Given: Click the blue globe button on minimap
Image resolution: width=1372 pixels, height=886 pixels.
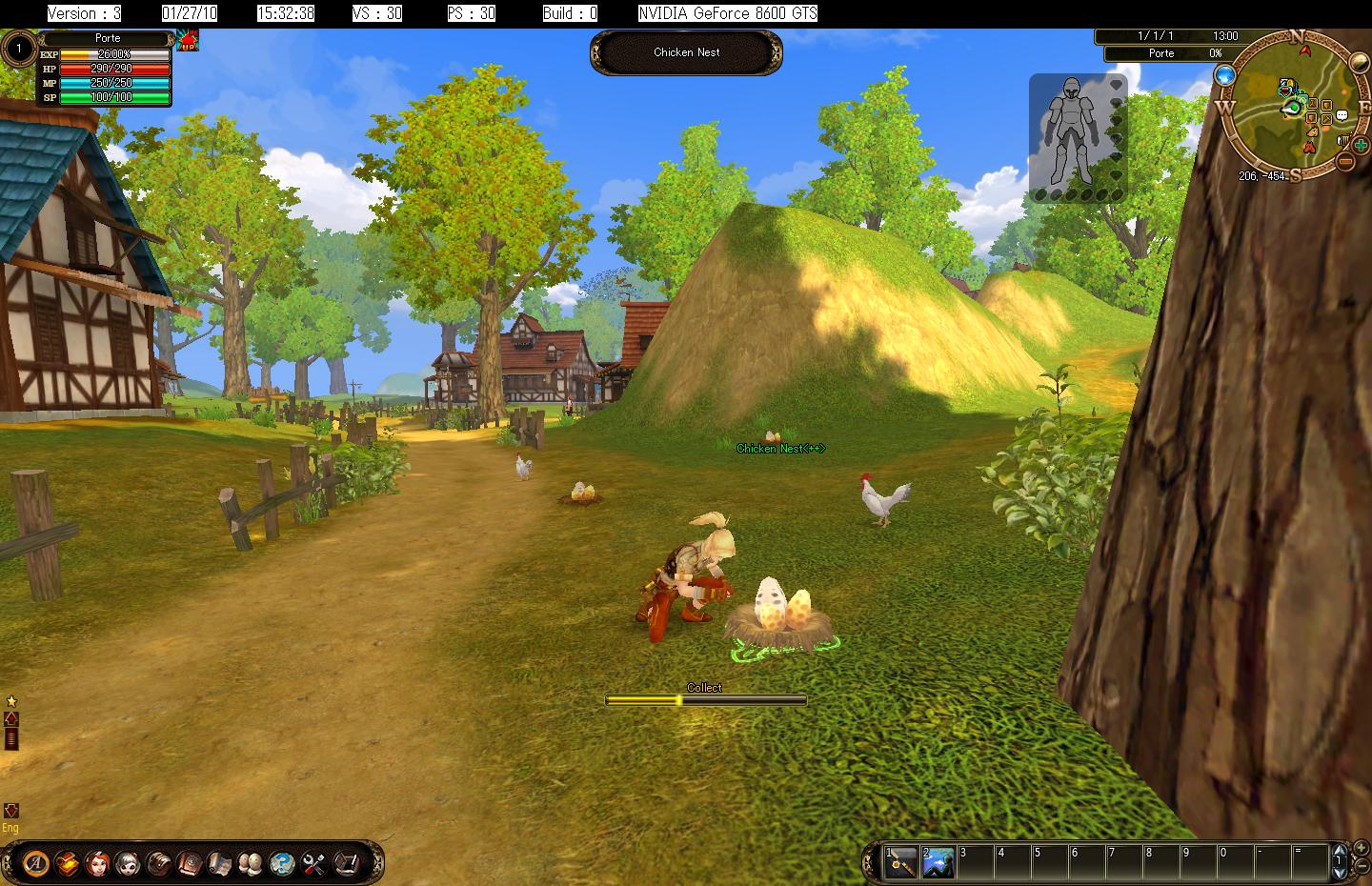Looking at the screenshot, I should (1224, 75).
